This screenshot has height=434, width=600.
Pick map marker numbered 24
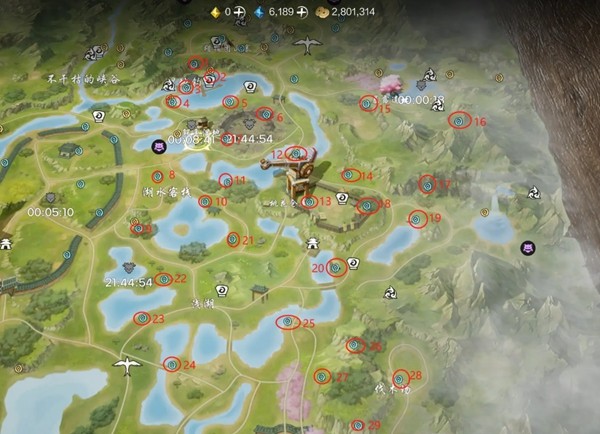click(172, 364)
